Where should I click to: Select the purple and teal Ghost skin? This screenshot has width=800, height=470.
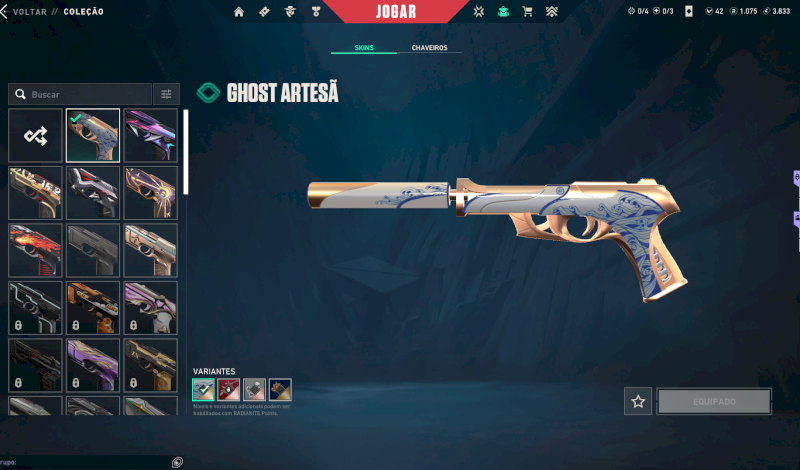[x=151, y=135]
